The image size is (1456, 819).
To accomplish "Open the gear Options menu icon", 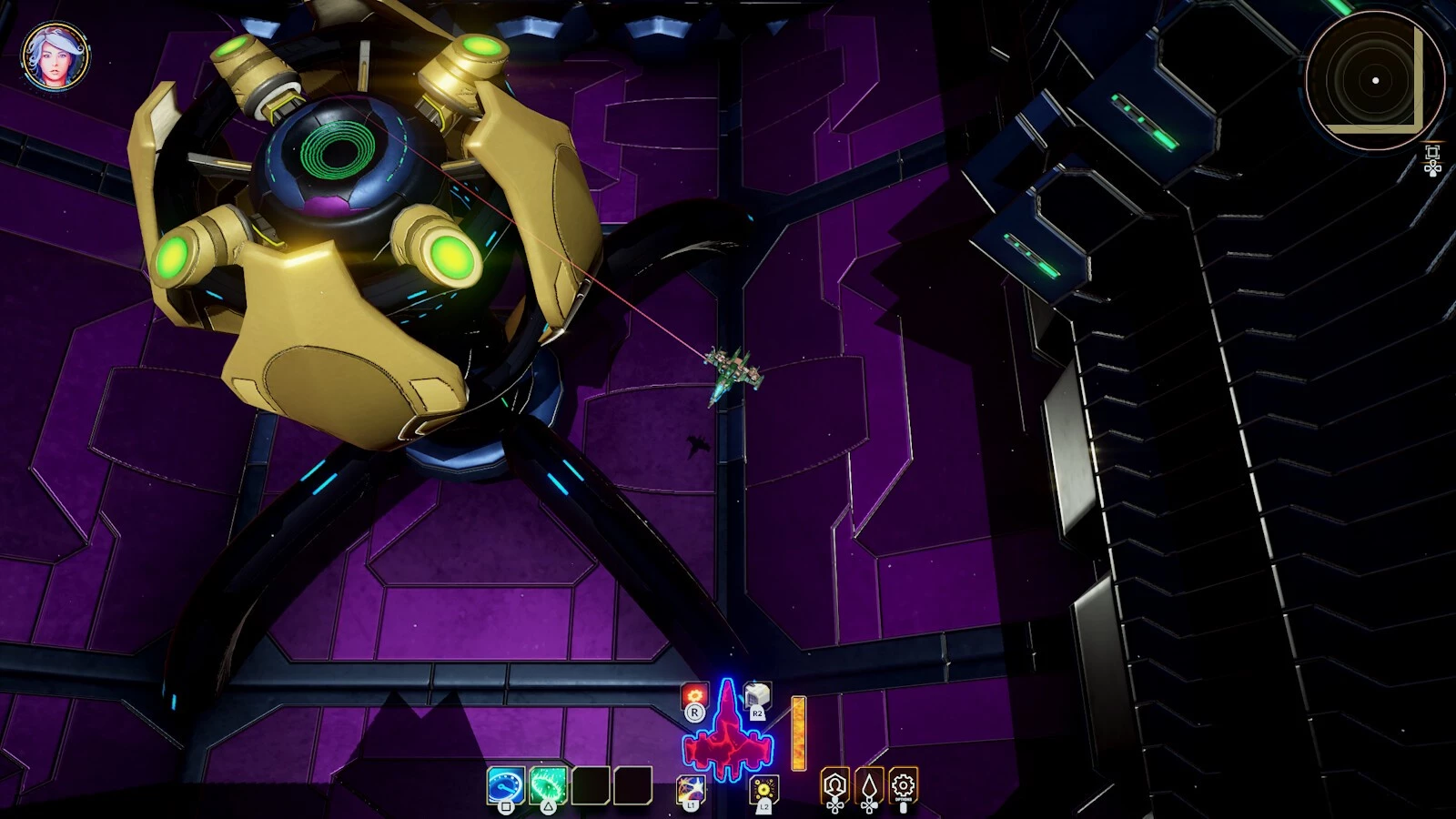I will click(903, 785).
